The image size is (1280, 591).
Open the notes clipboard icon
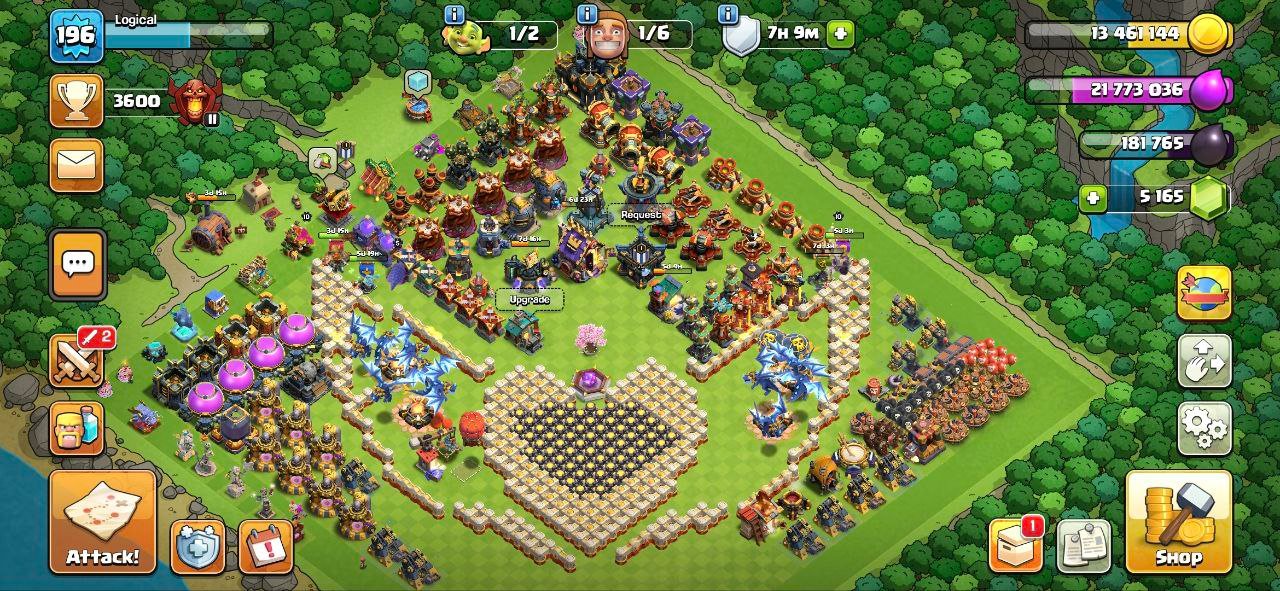[1083, 547]
